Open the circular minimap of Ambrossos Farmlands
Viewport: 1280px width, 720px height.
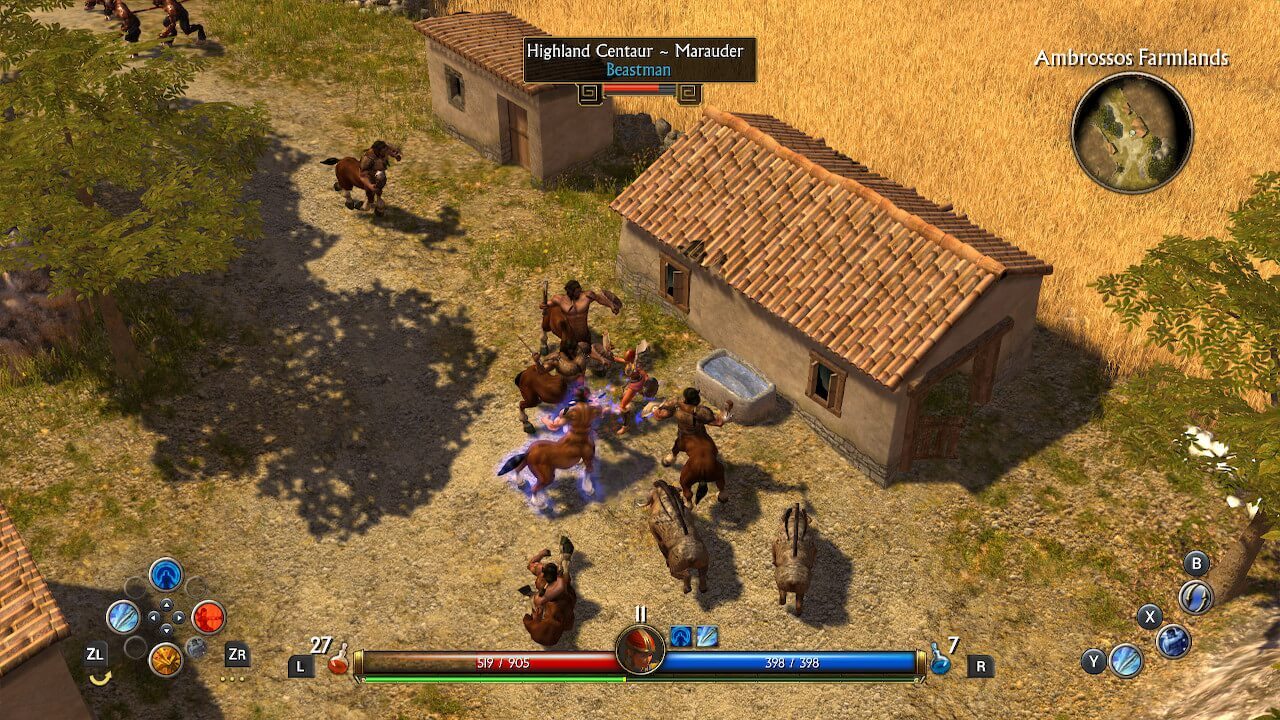point(1132,132)
